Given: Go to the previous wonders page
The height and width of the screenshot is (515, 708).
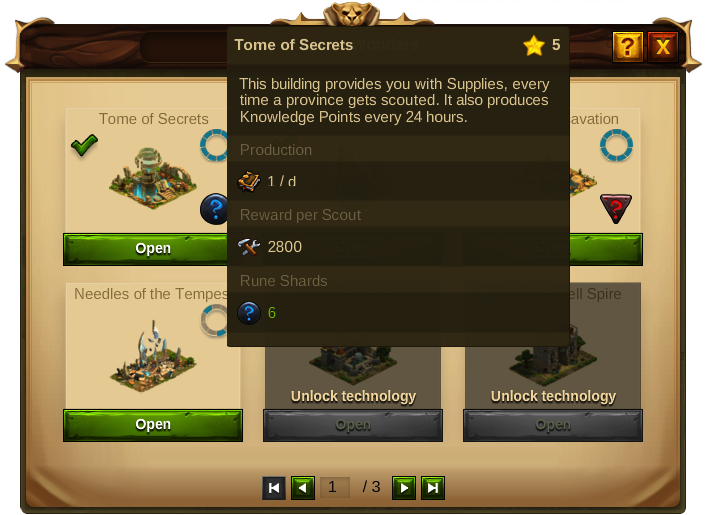Looking at the screenshot, I should pyautogui.click(x=302, y=488).
